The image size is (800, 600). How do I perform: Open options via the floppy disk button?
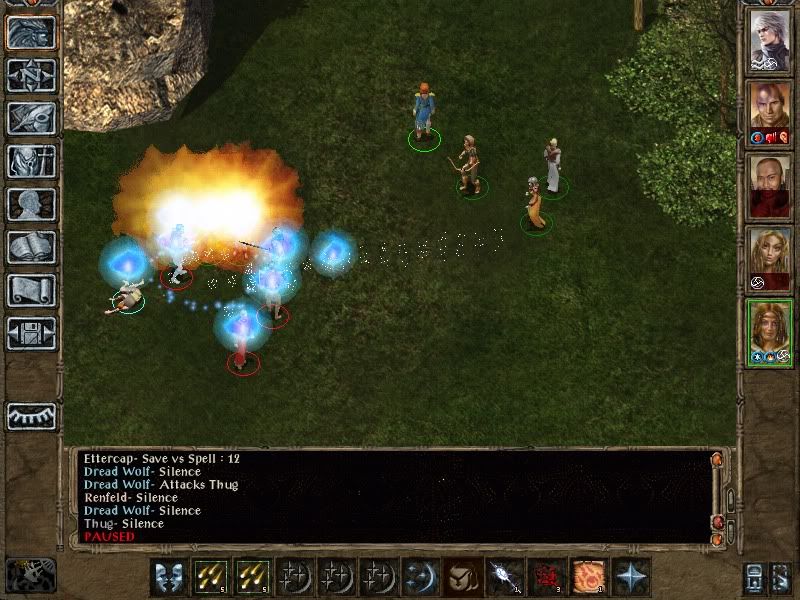[x=31, y=332]
